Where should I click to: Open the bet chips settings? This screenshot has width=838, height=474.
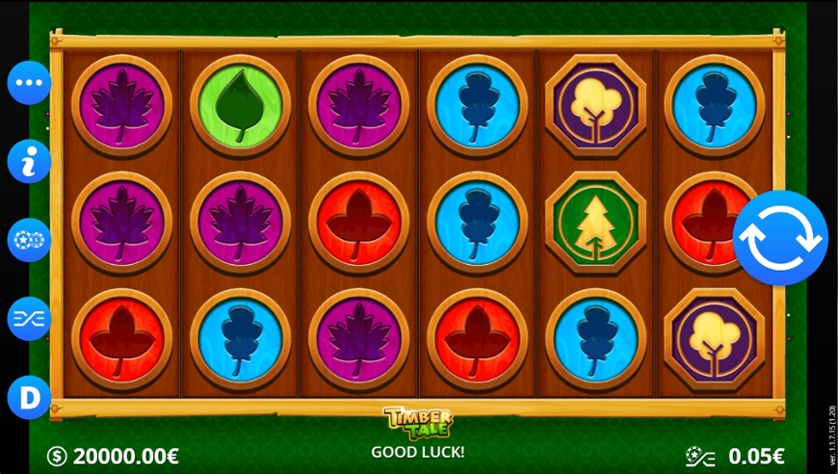(29, 240)
